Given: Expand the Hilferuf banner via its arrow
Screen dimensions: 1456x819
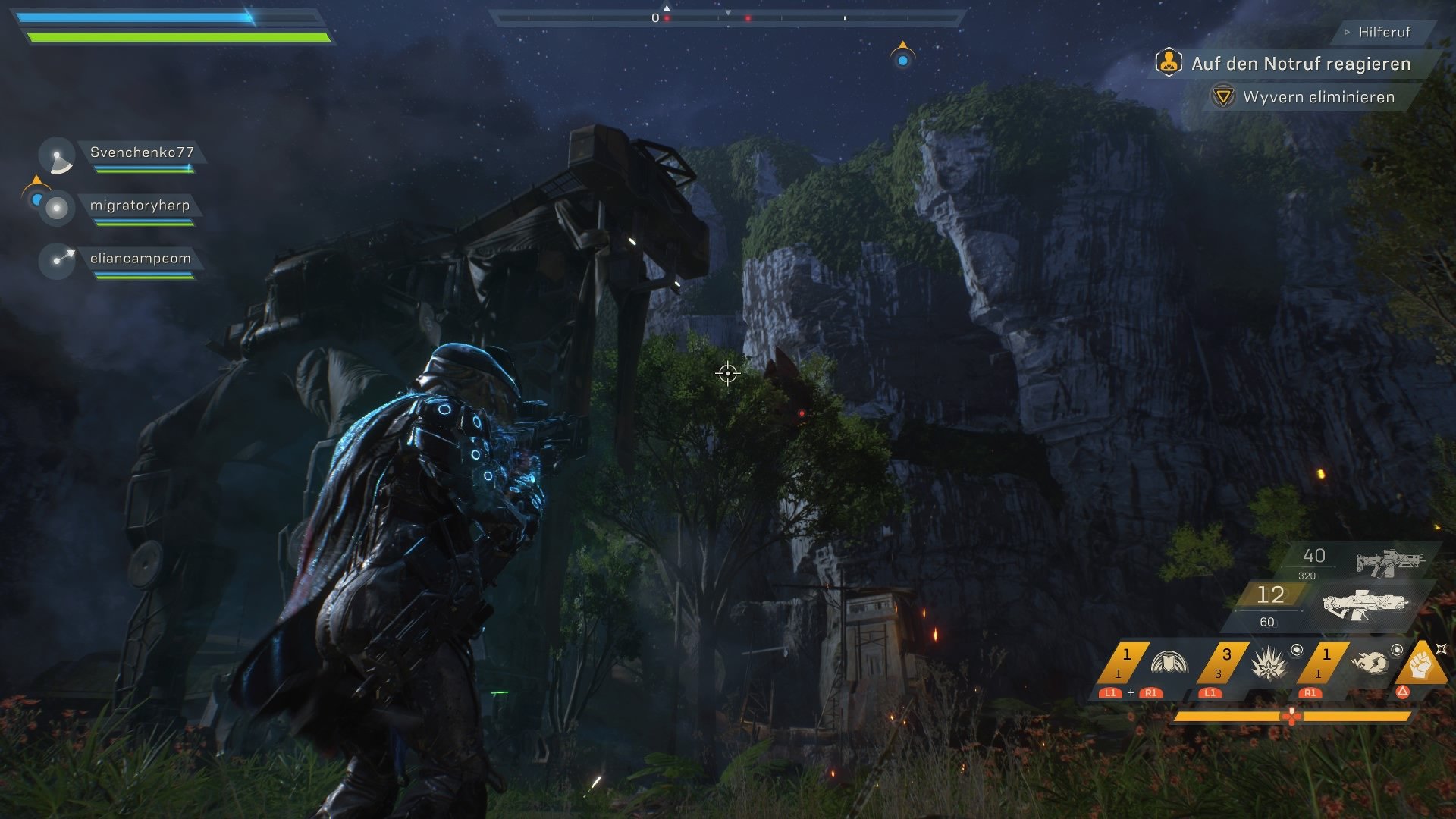Looking at the screenshot, I should coord(1347,32).
